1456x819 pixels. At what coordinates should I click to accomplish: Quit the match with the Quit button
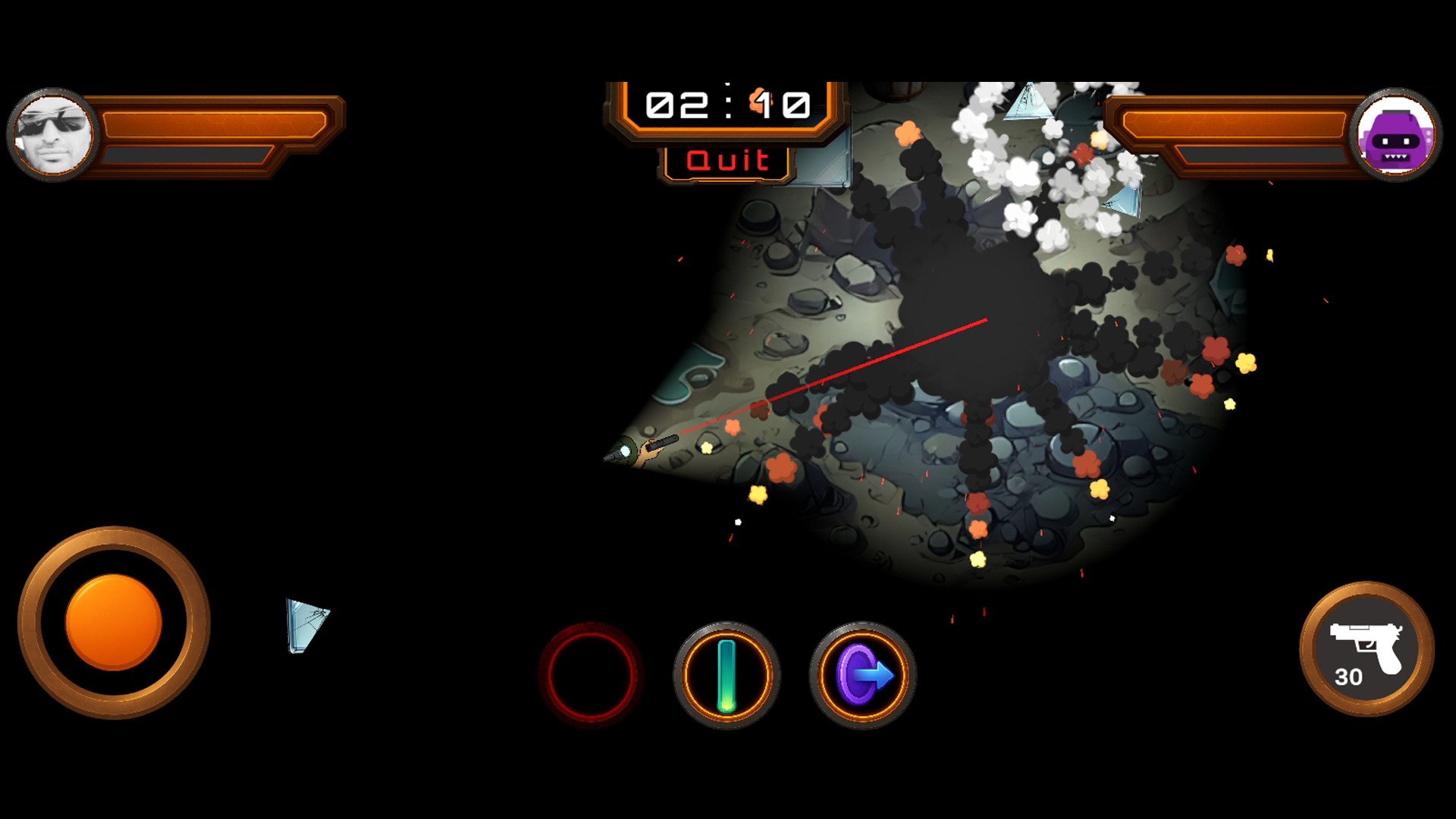click(x=726, y=161)
